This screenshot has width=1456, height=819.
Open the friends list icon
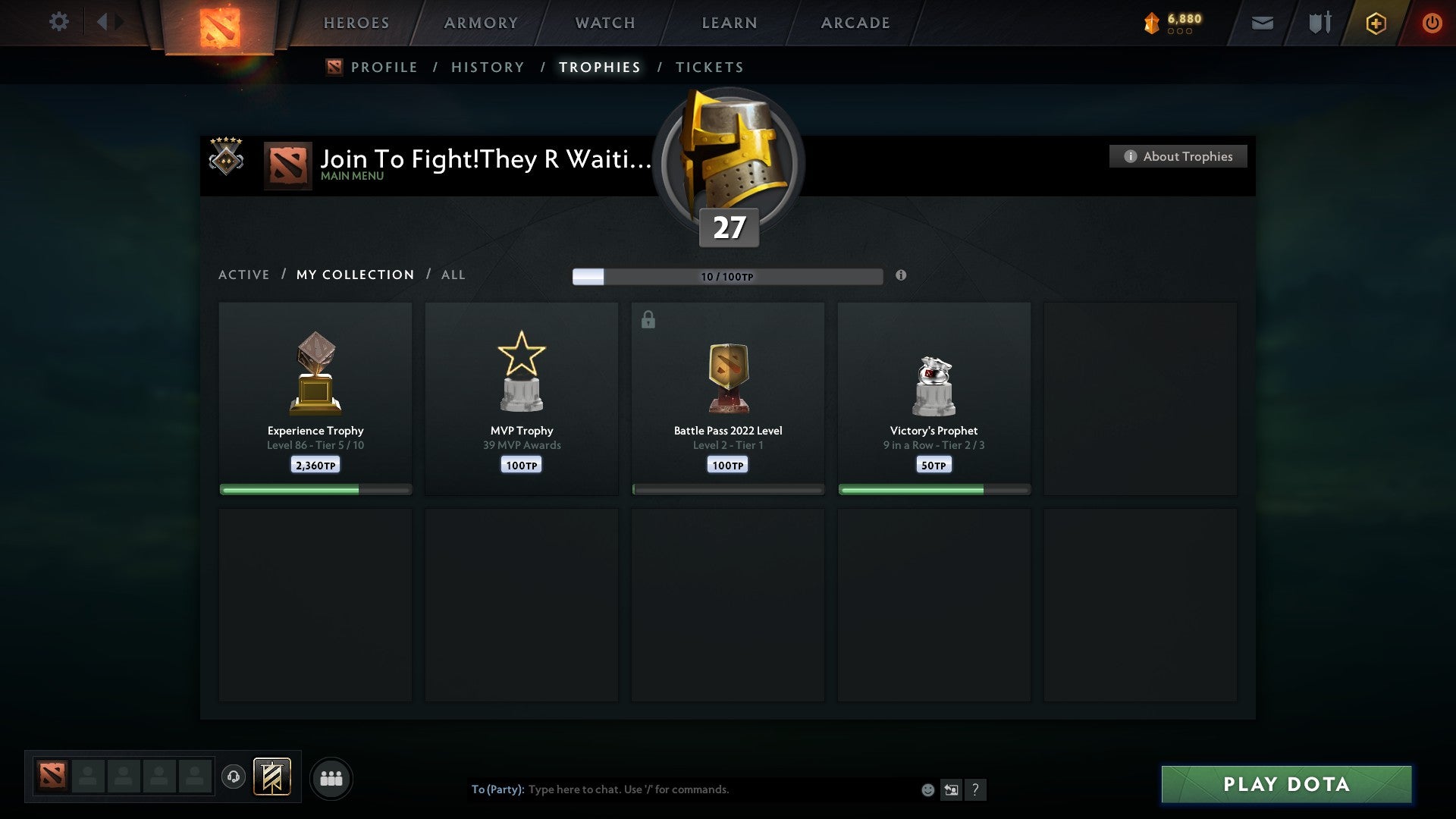tap(331, 777)
